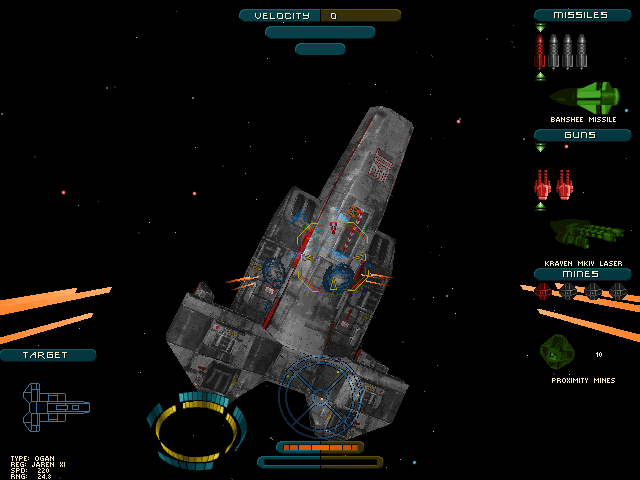Select the red mine slot
Screen dimensions: 640x480
point(543,291)
